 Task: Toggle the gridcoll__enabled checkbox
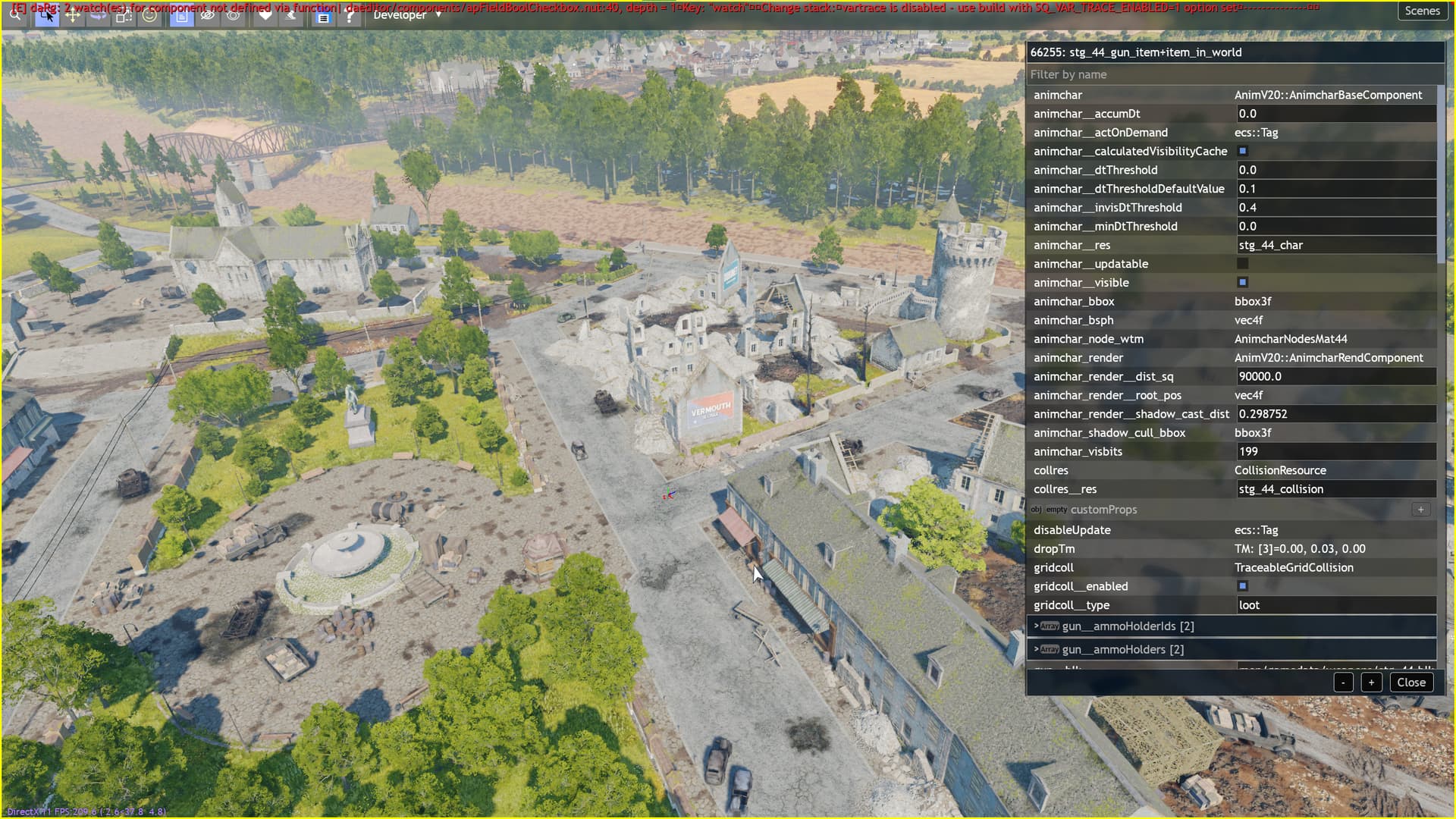coord(1242,585)
